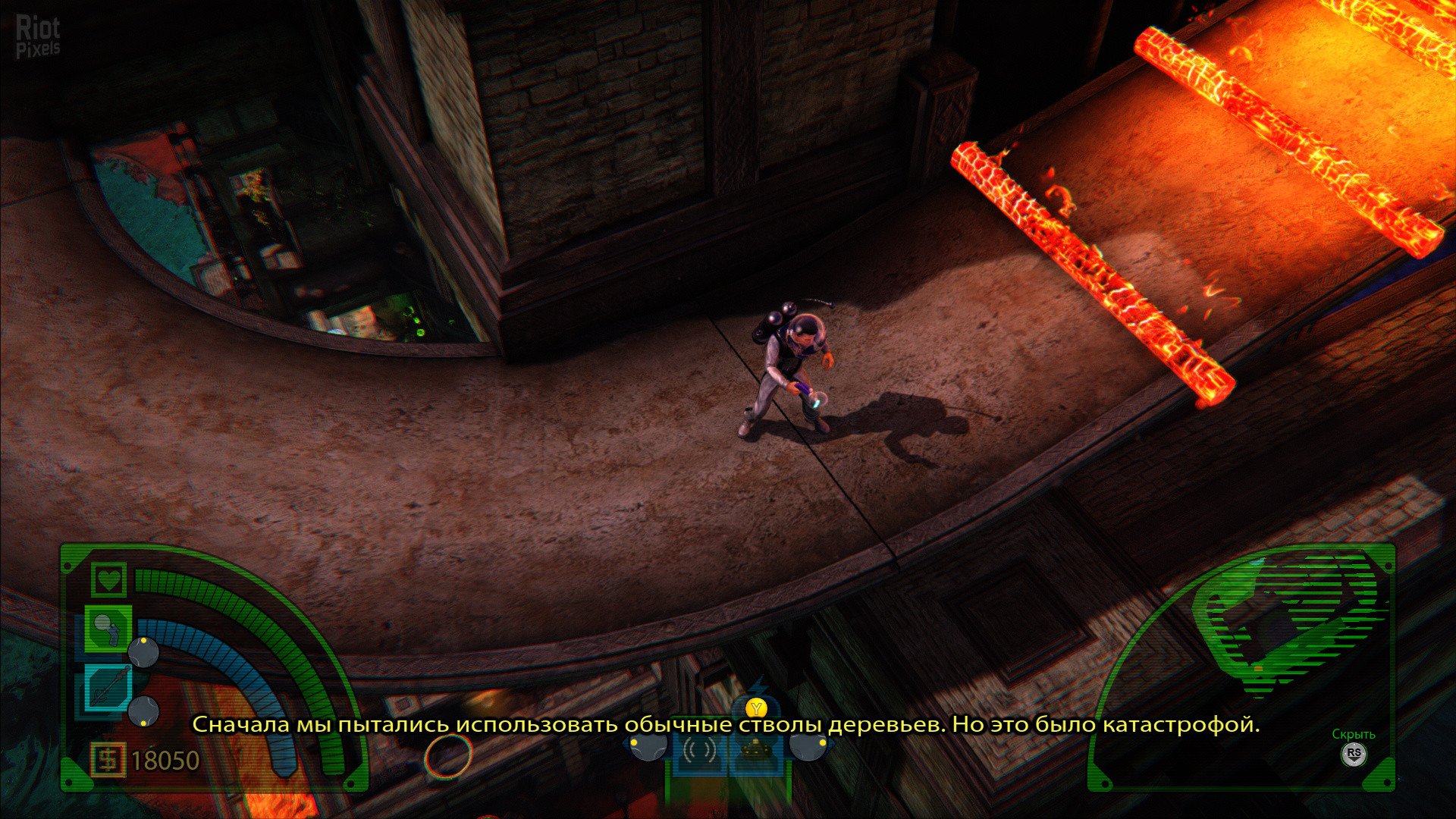Viewport: 1456px width, 819px height.
Task: Select the sound-wave gadget slot
Action: [699, 752]
